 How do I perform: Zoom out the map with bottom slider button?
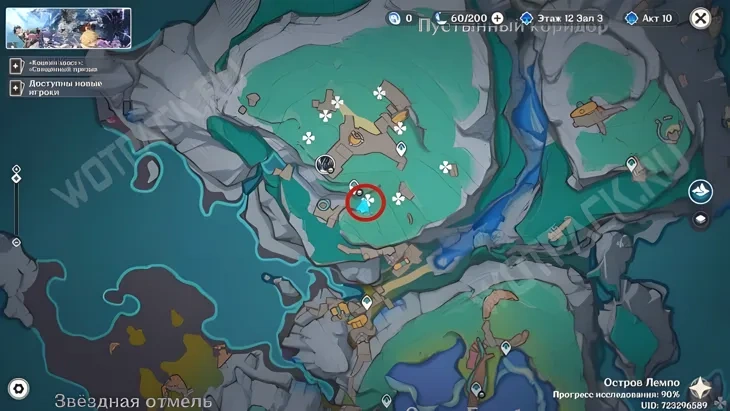click(16, 242)
